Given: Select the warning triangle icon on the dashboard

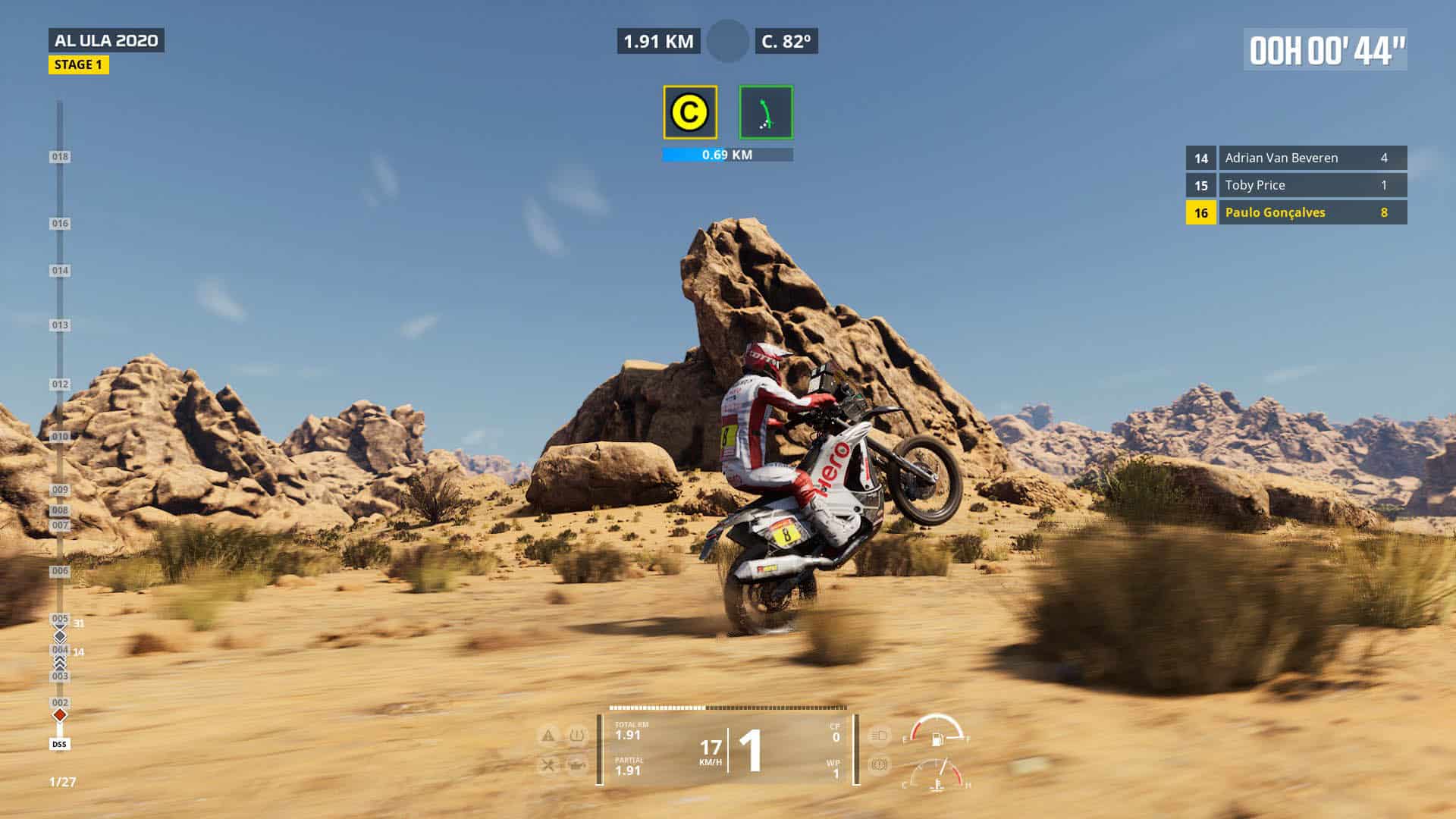Looking at the screenshot, I should (548, 736).
